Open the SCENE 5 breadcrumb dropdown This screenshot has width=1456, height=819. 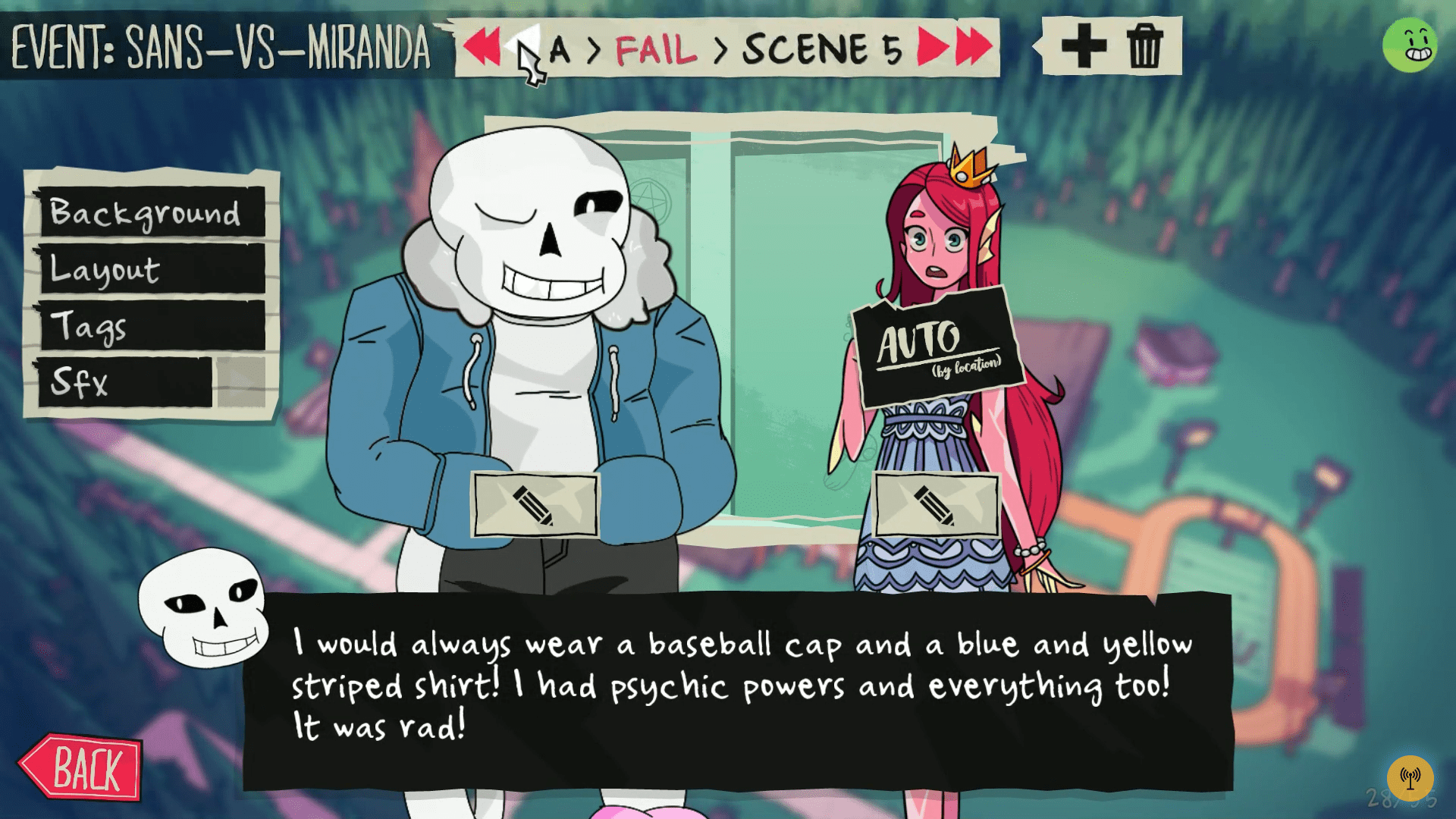tap(823, 49)
